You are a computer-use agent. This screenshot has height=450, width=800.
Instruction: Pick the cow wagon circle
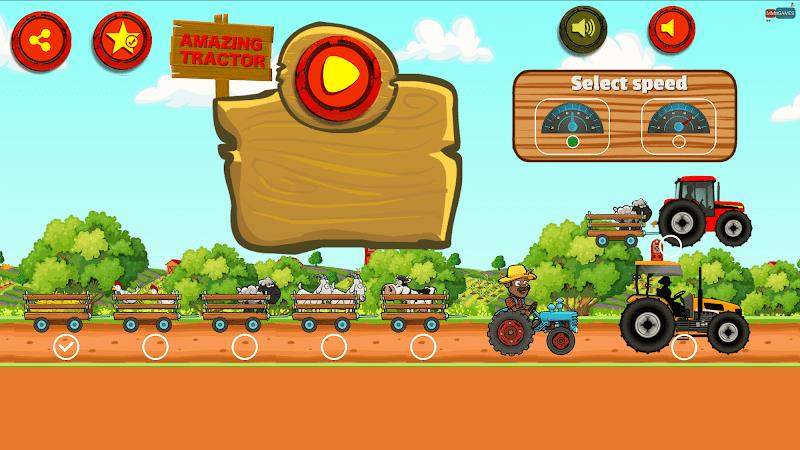pos(422,347)
